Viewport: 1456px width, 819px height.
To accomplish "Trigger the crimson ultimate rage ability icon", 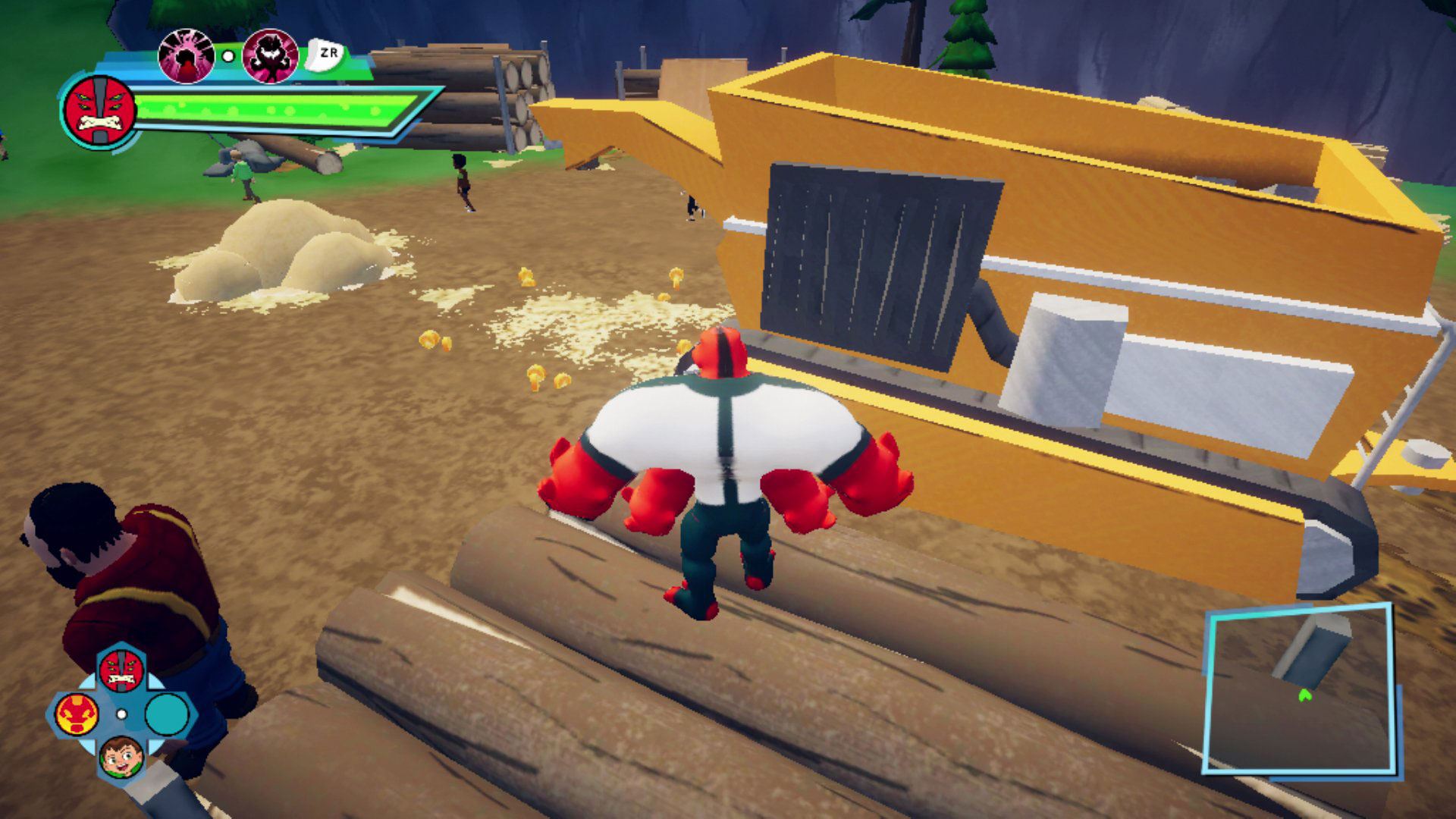I will point(270,55).
